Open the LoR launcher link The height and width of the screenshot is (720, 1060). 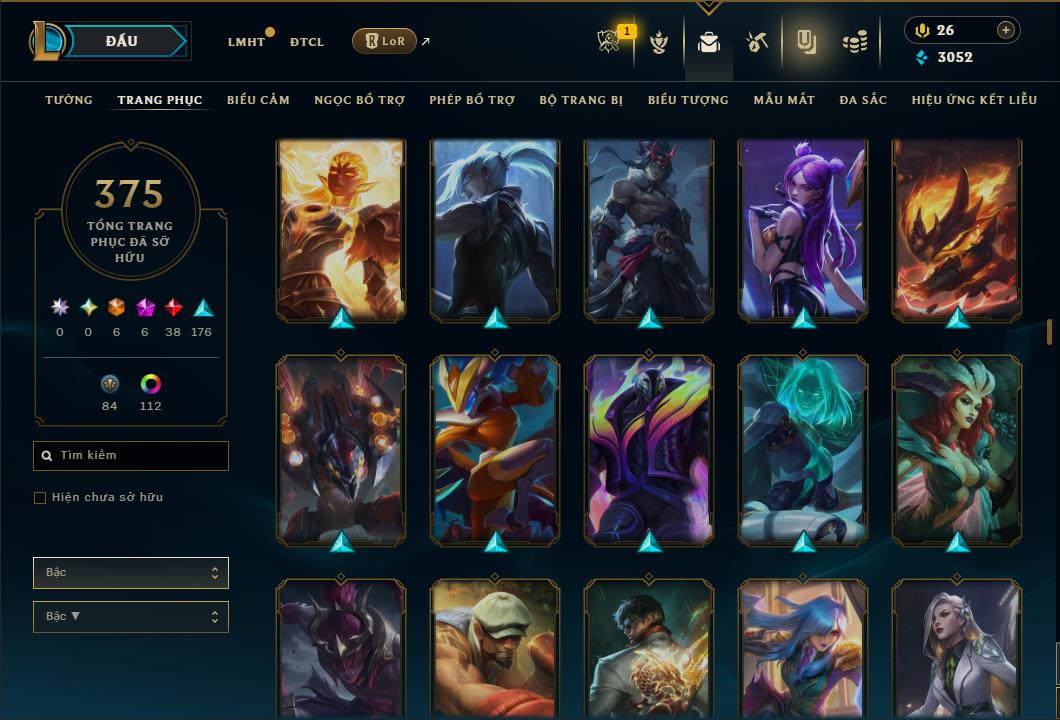click(x=384, y=41)
